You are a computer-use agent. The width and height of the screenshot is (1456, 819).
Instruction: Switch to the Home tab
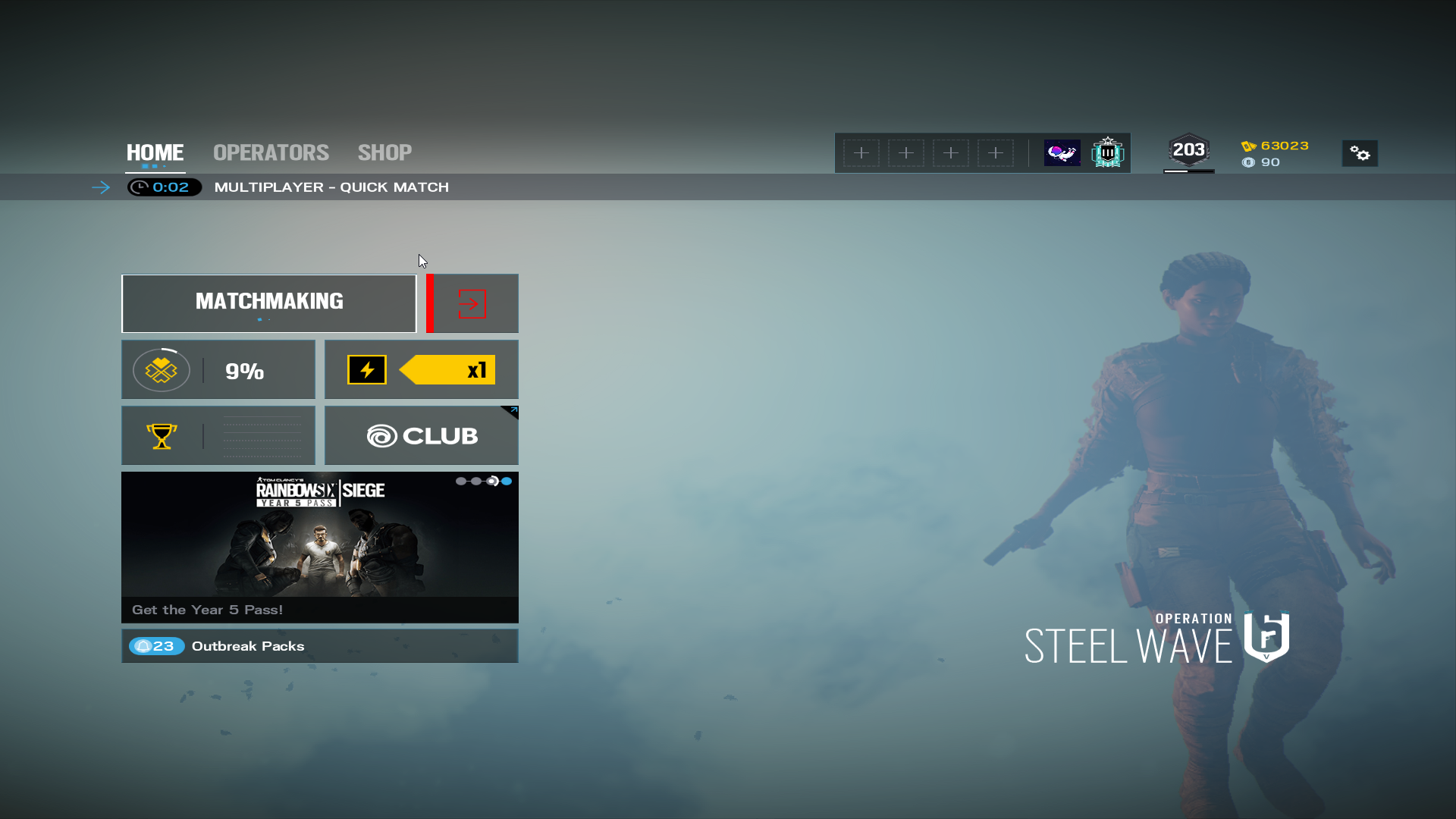155,152
